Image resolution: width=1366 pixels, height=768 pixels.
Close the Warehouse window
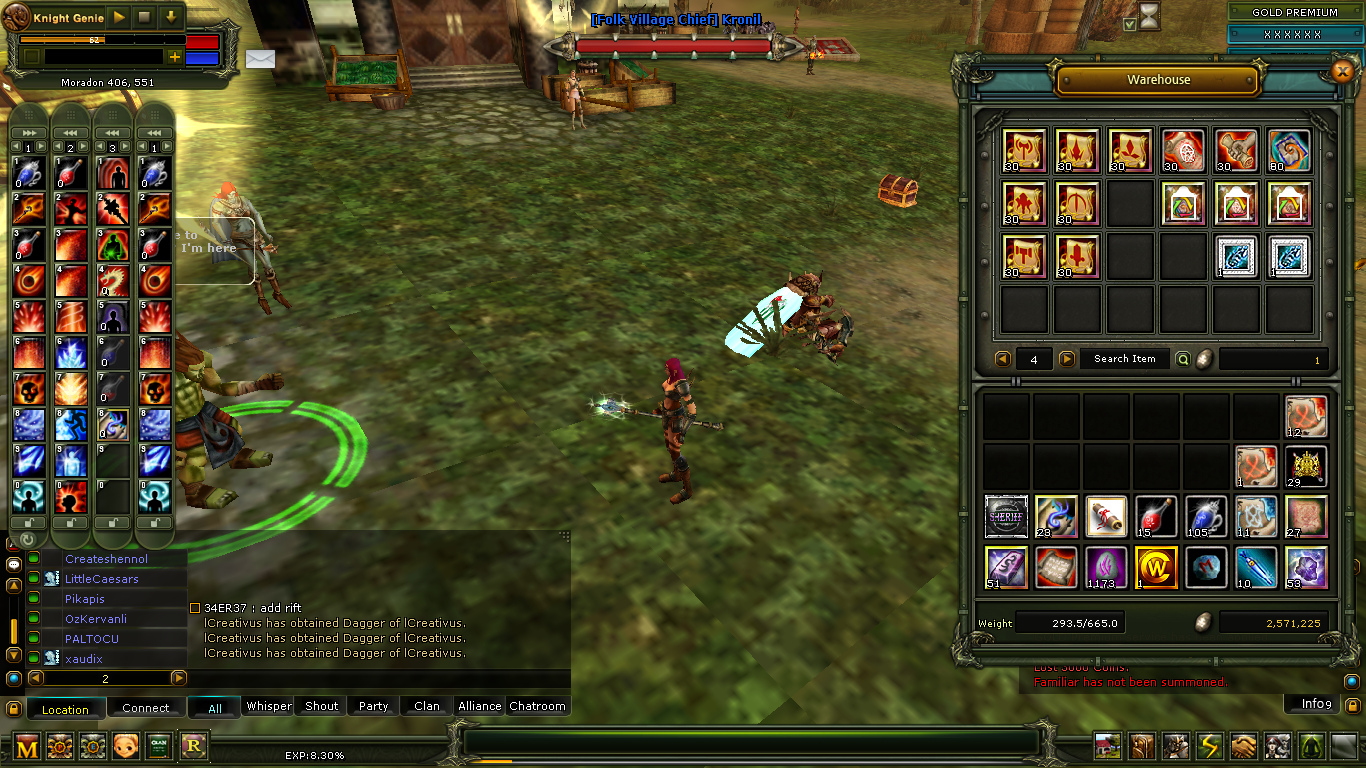(x=1342, y=71)
